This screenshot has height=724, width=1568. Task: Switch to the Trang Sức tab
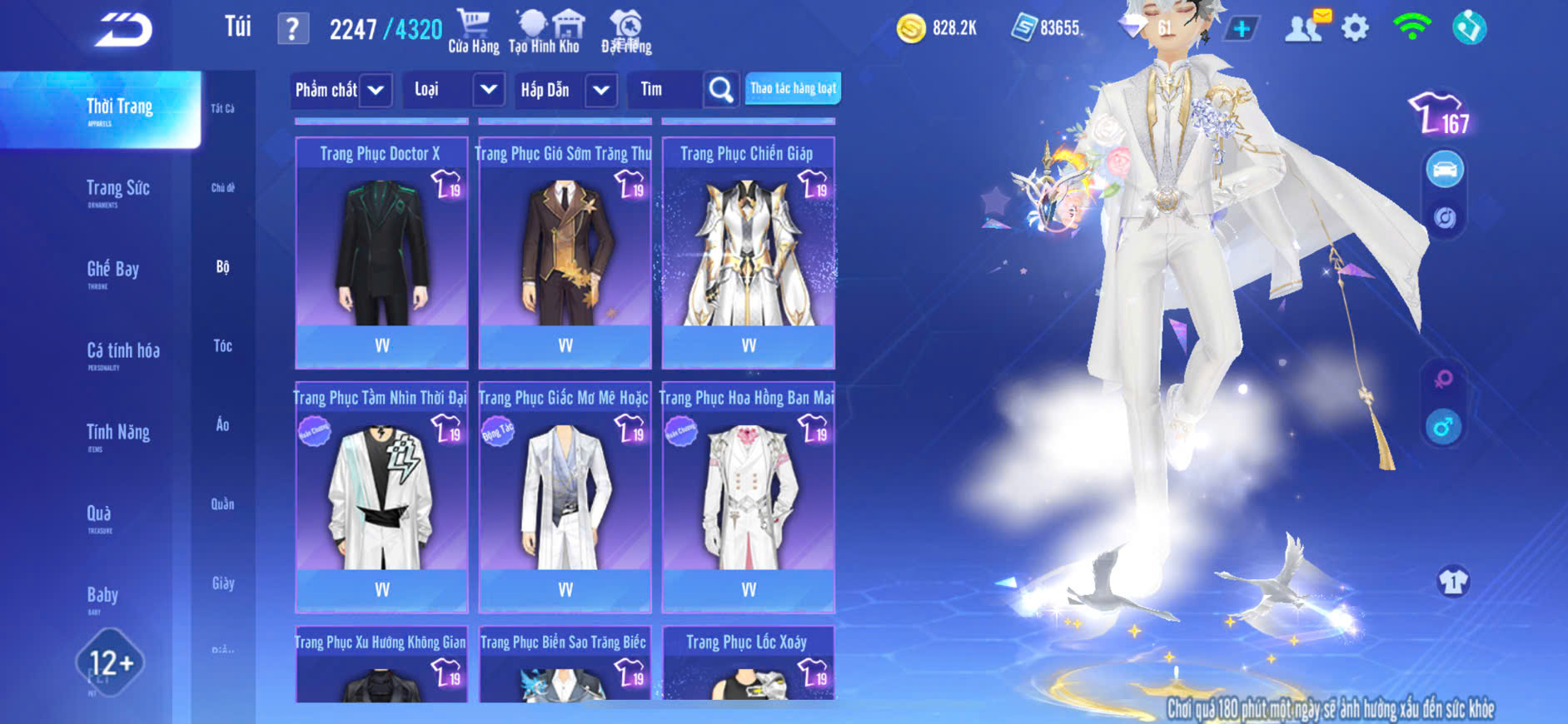point(118,190)
